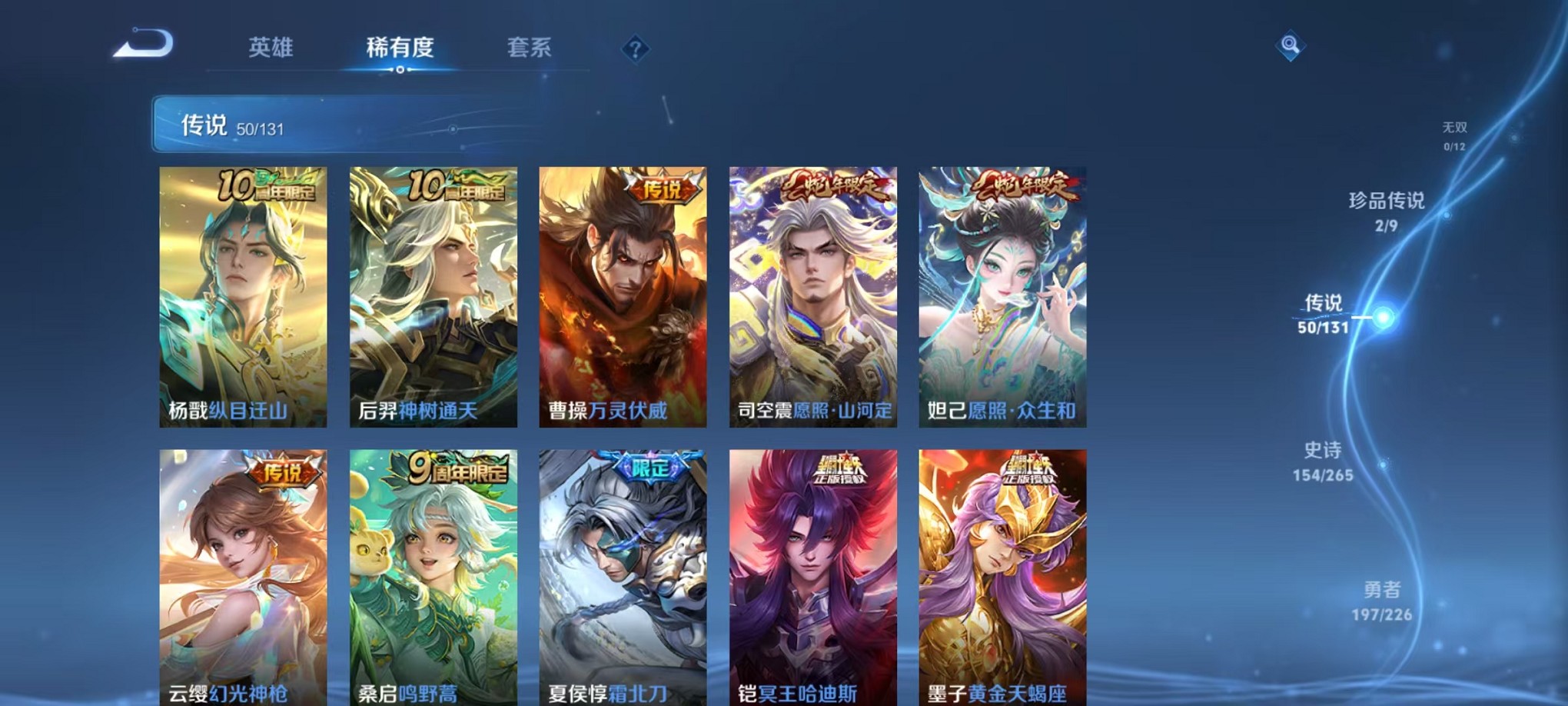
Task: Switch to the 英雄 tab
Action: [x=268, y=48]
